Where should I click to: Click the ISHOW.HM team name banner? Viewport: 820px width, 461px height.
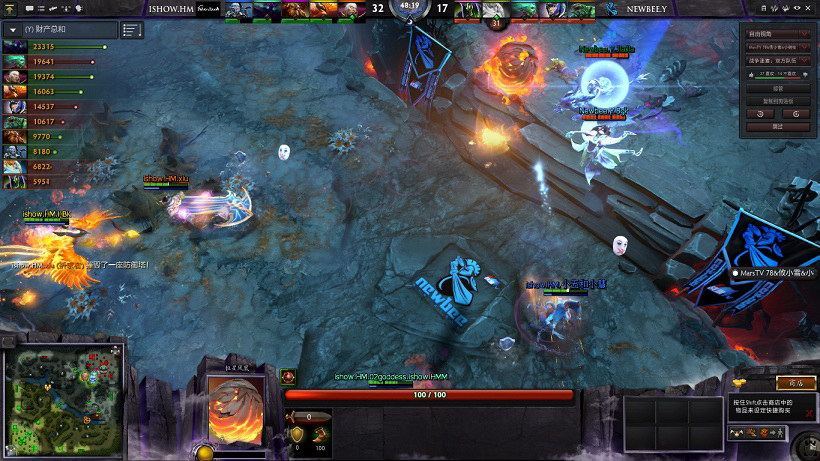(174, 8)
